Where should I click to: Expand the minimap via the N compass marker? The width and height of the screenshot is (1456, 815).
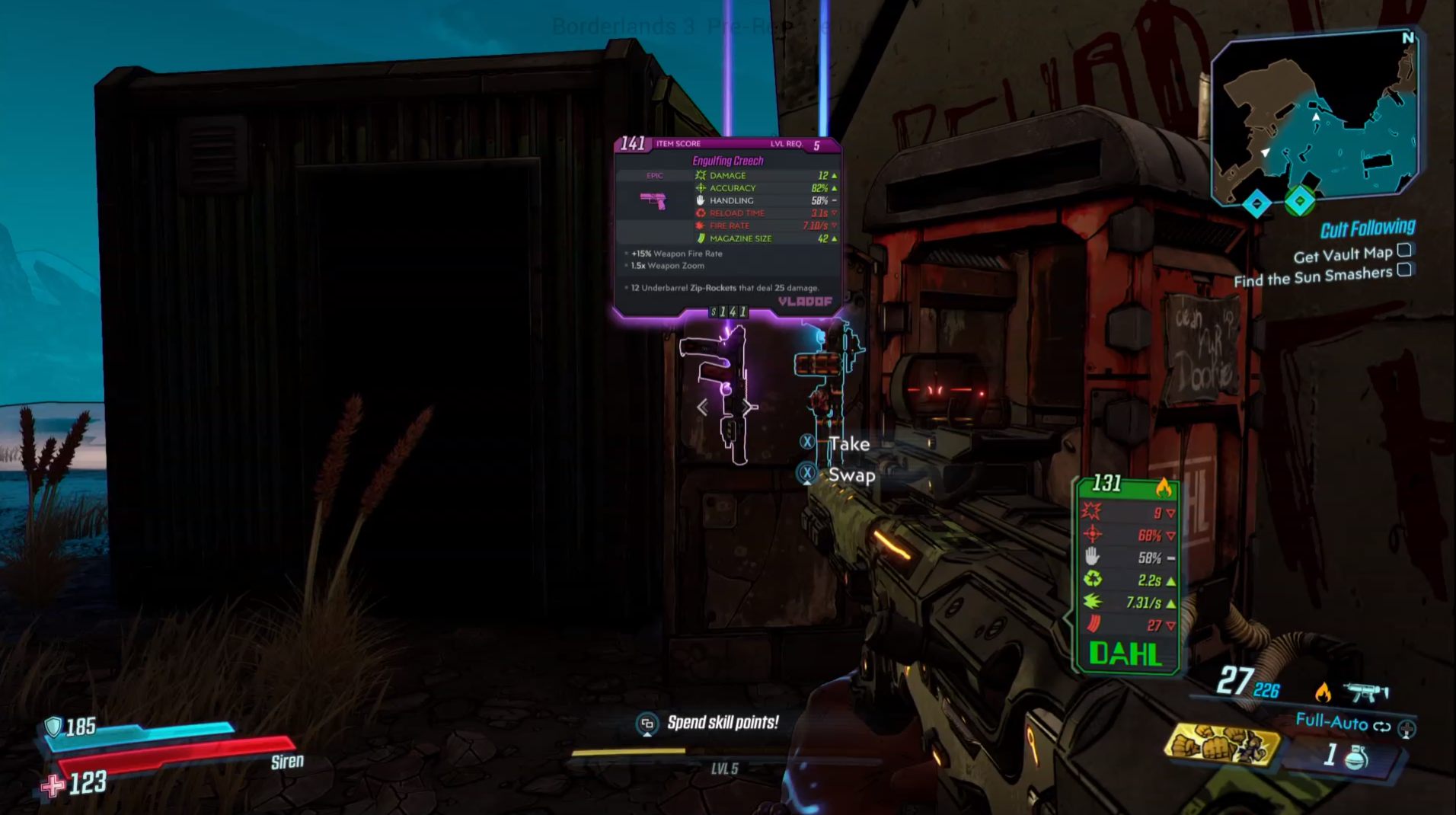[1407, 37]
